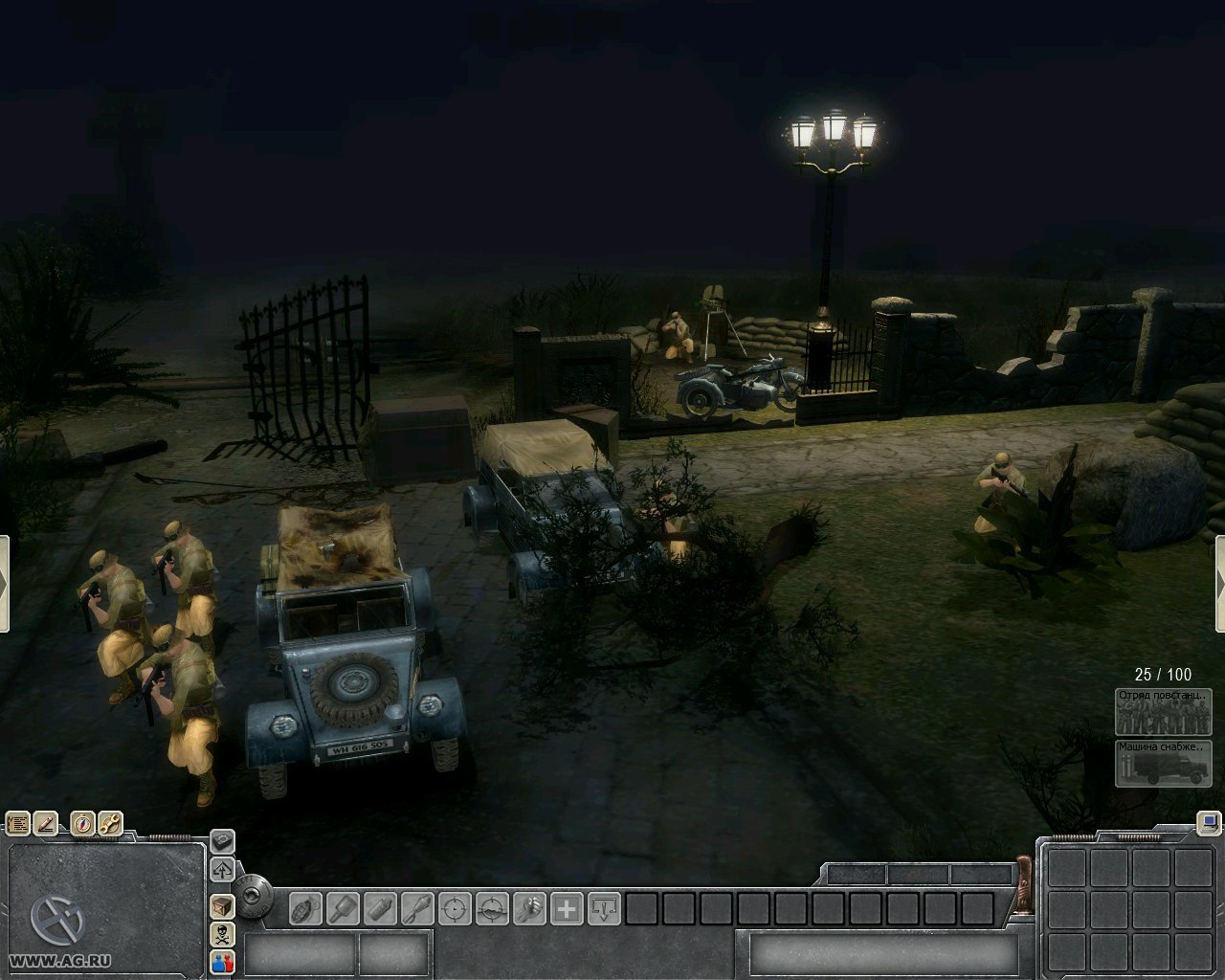
Task: Open the objectives list icon
Action: [18, 823]
